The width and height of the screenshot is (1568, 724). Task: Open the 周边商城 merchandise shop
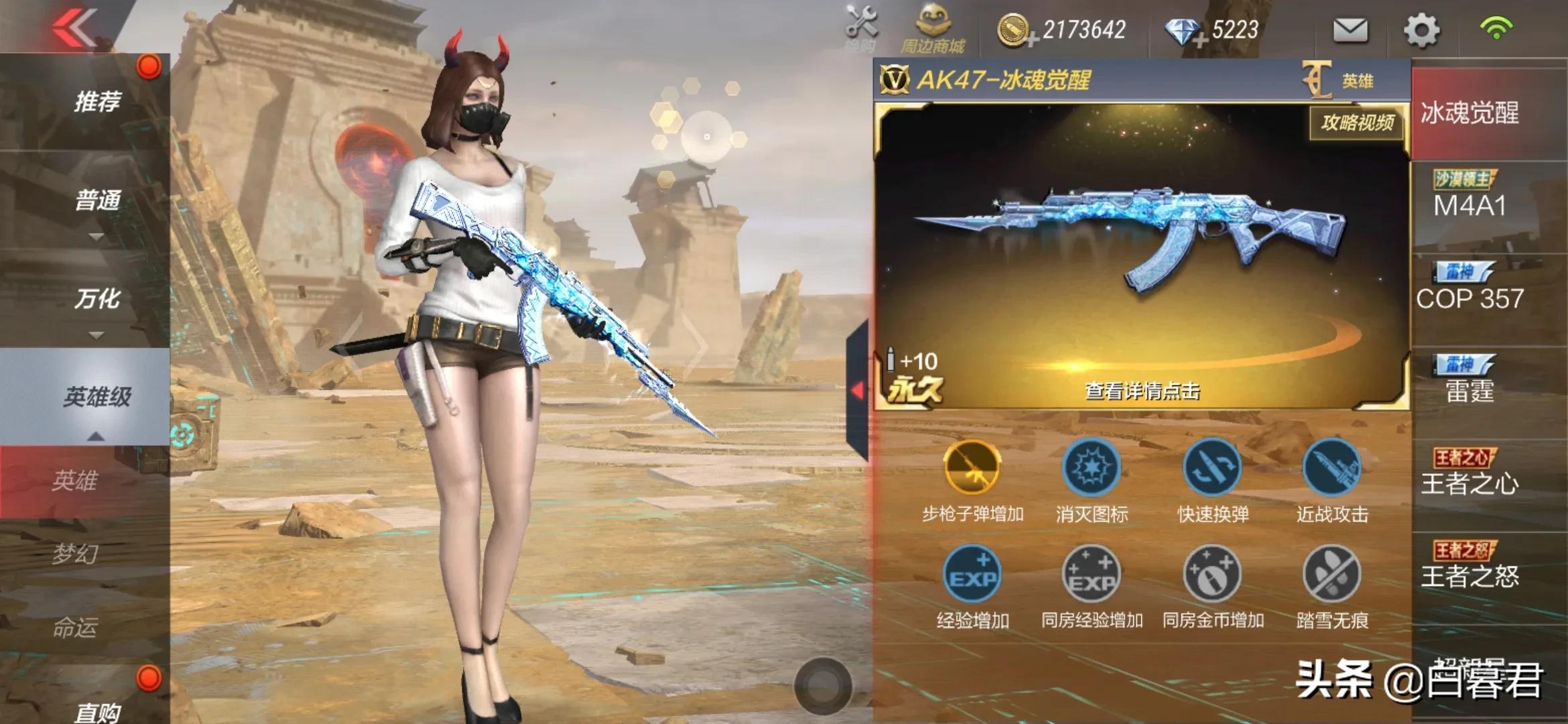click(932, 30)
